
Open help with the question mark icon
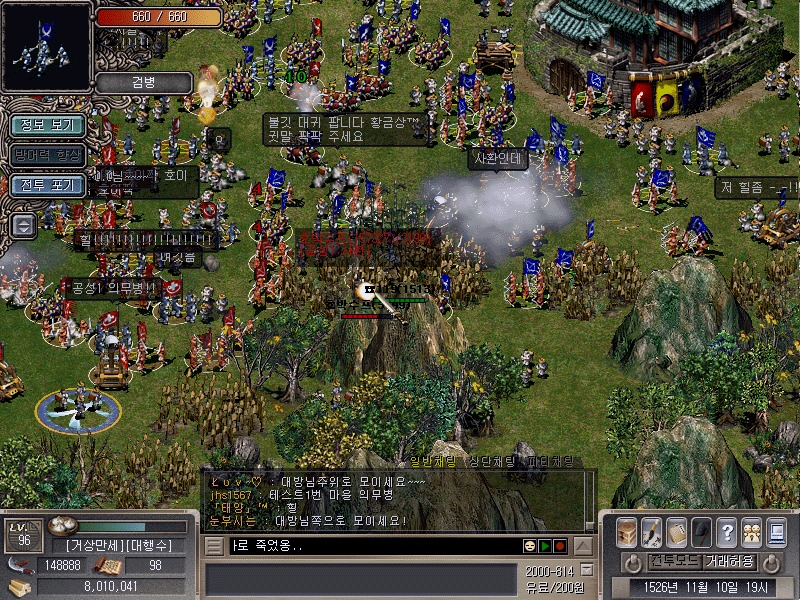(x=727, y=531)
